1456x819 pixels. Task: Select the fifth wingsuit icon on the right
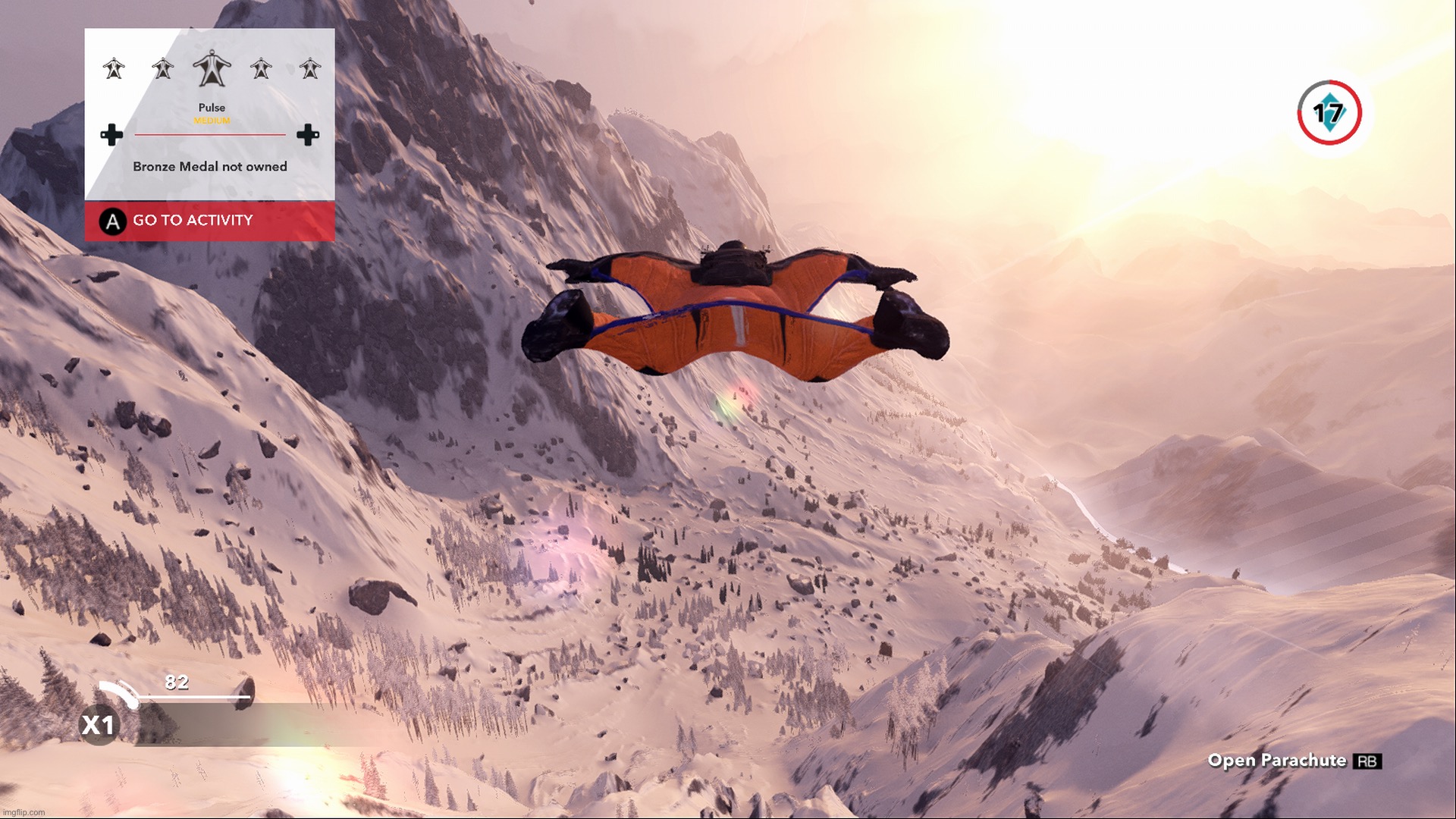309,70
